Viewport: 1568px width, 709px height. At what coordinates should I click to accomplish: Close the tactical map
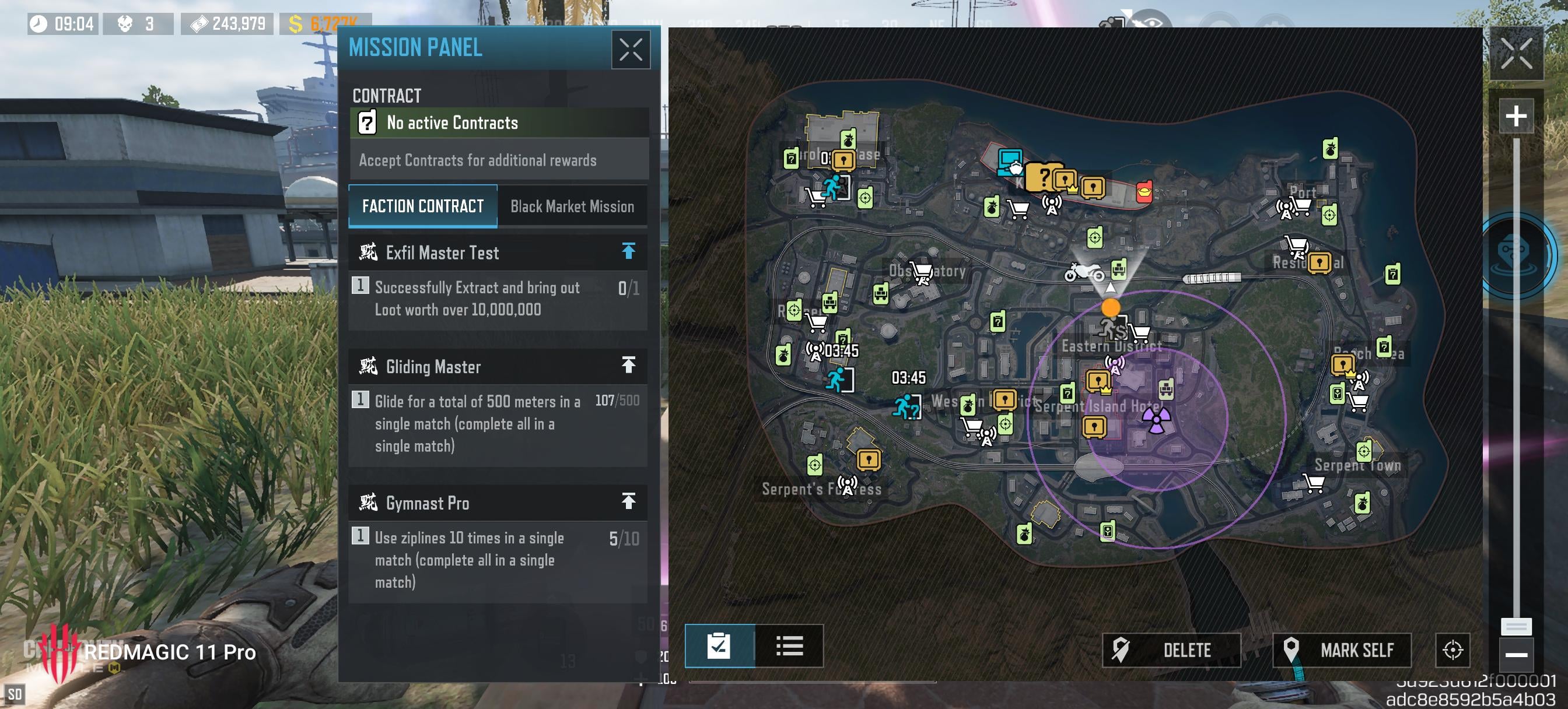[x=1515, y=53]
